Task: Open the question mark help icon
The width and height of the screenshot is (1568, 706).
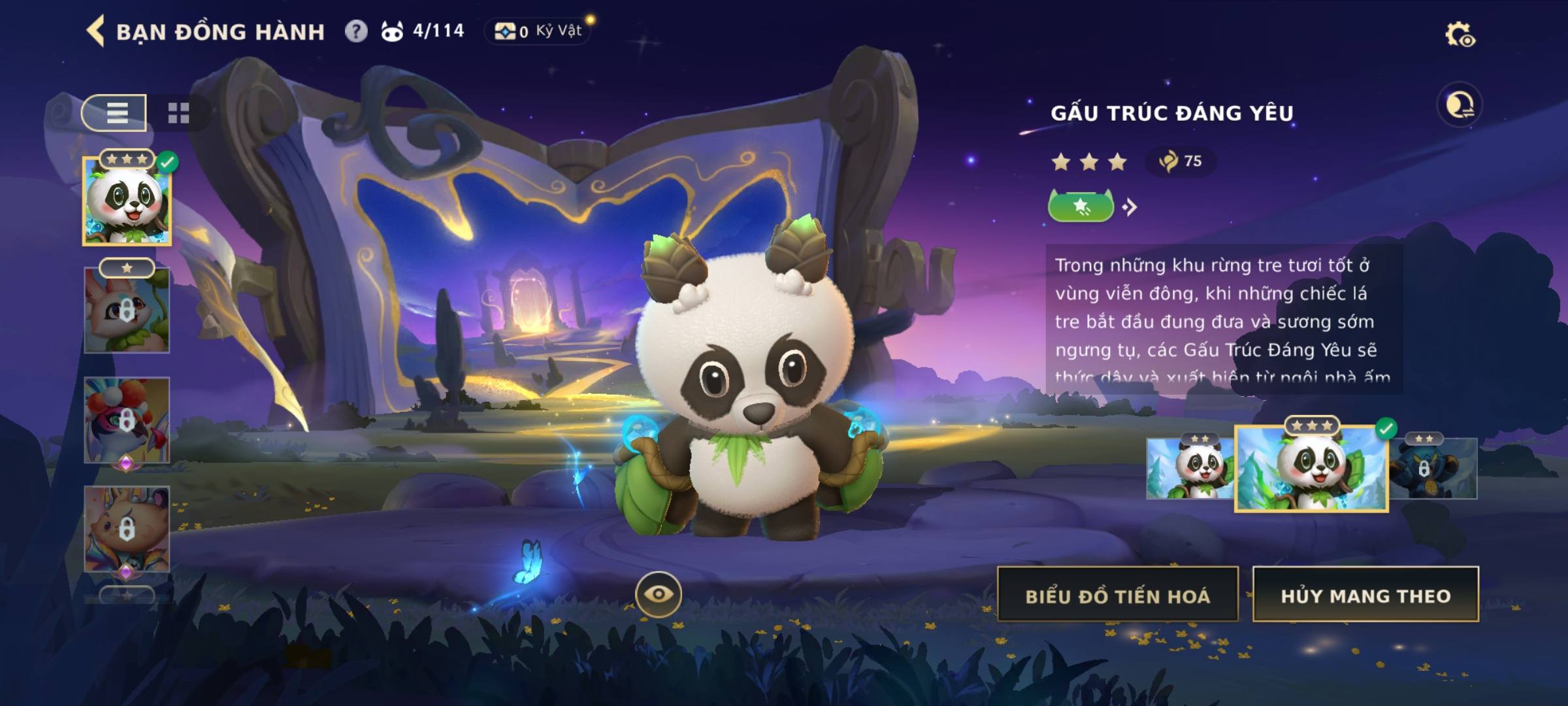Action: (x=355, y=31)
